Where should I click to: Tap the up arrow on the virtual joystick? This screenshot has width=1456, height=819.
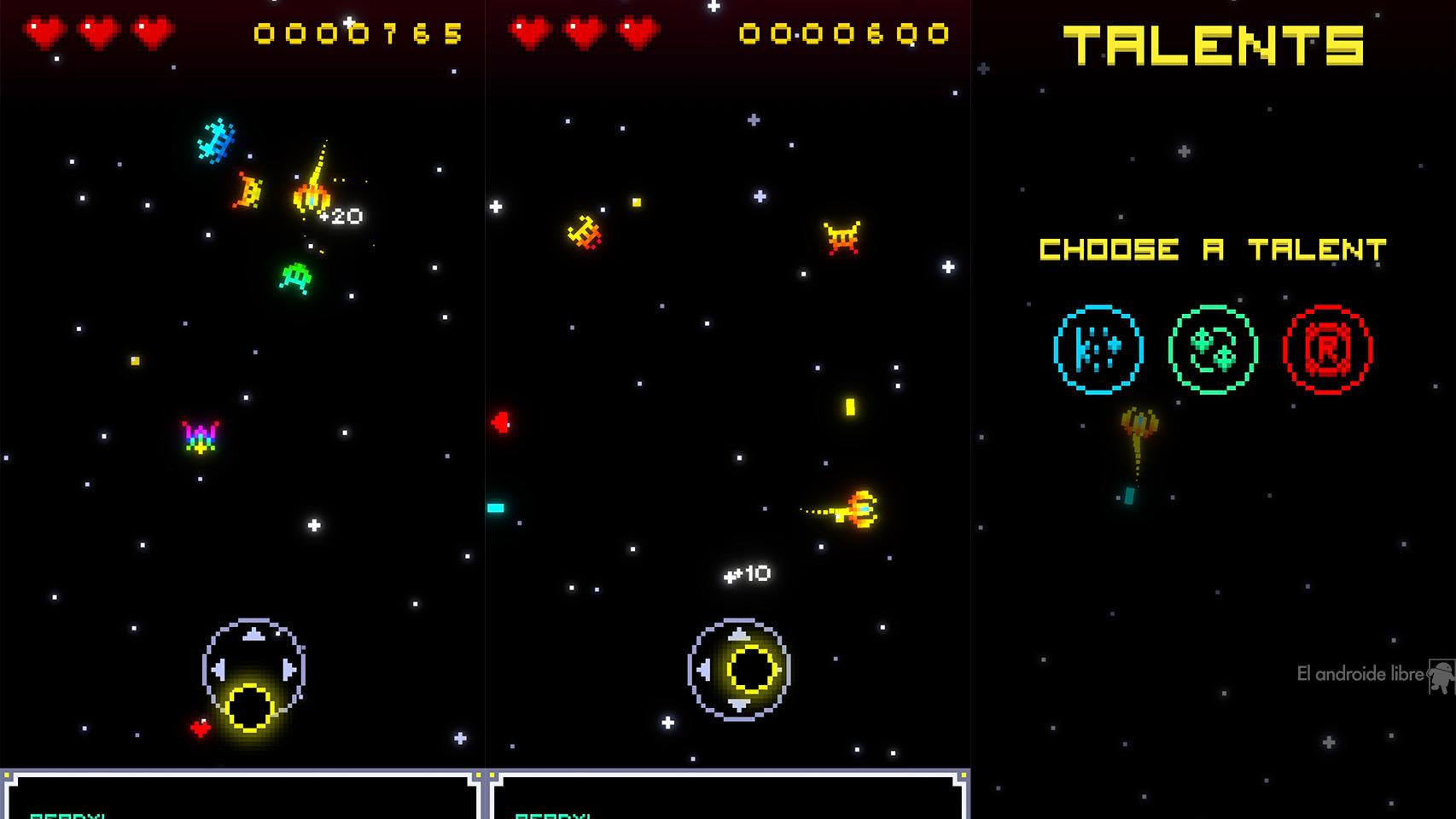[x=253, y=633]
